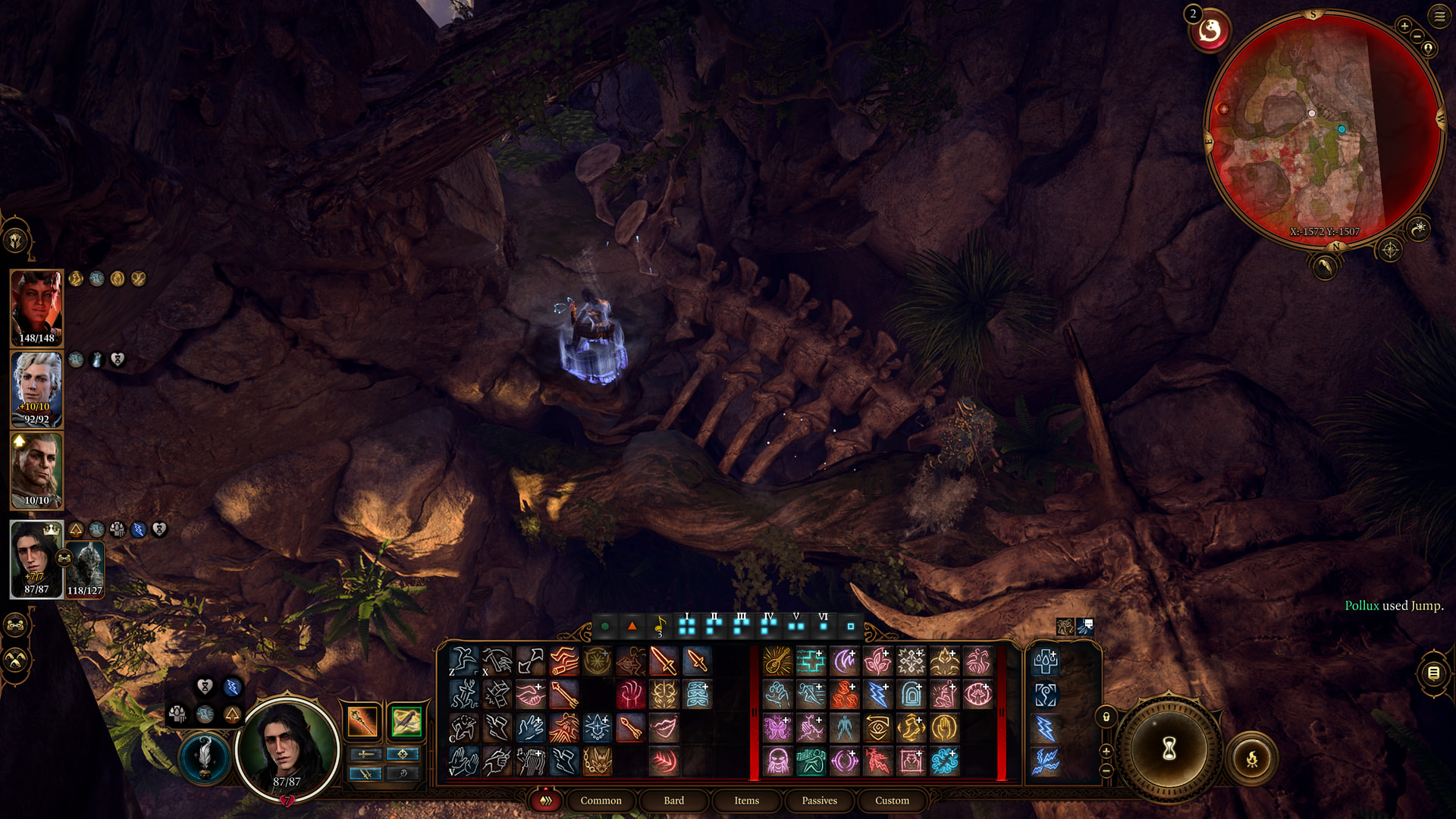Choose the bearded companion portrait with 10/10
This screenshot has width=1456, height=819.
pyautogui.click(x=36, y=469)
